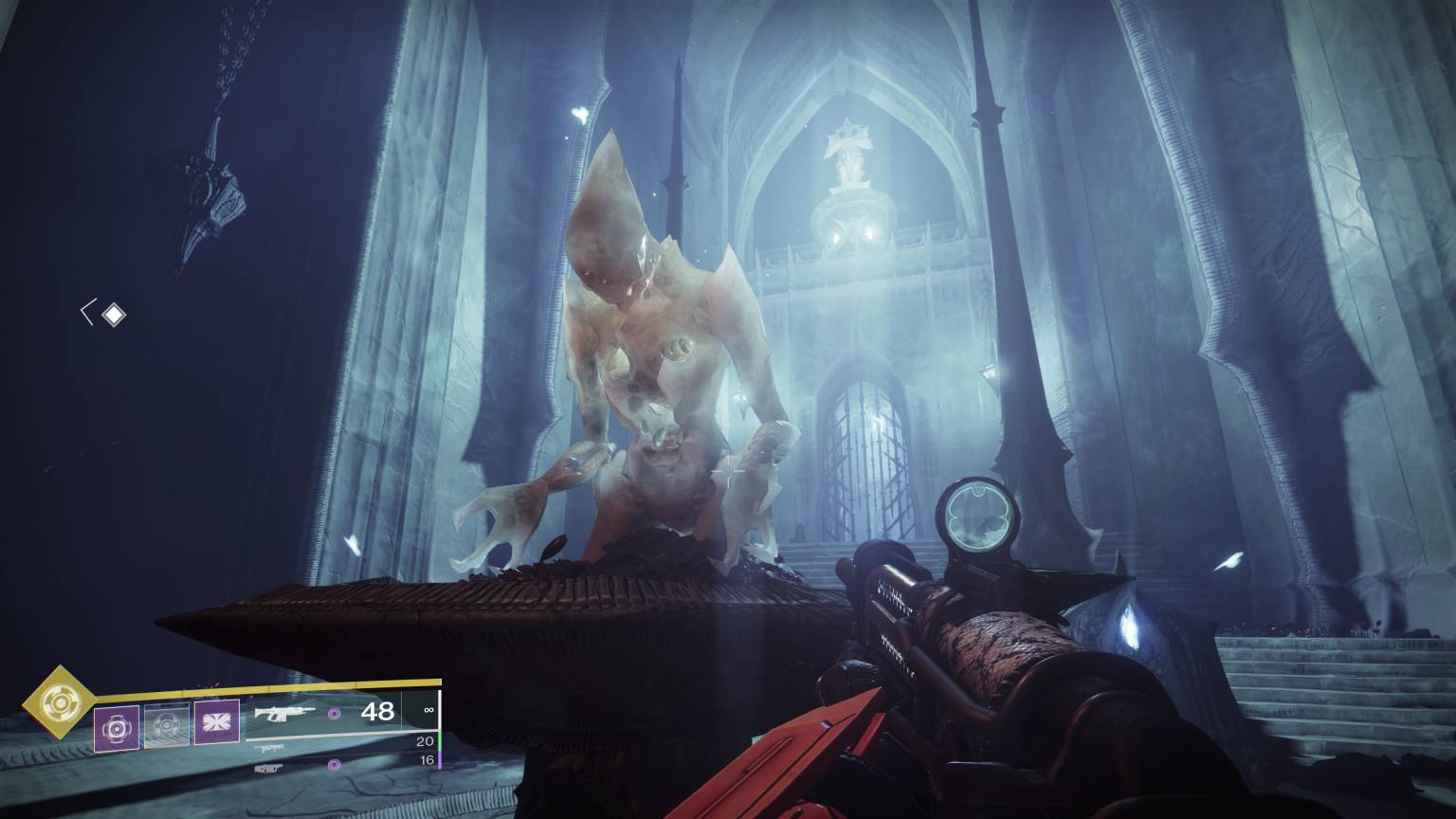
Task: Click the secondary SMG weapon silhouette
Action: 272,748
